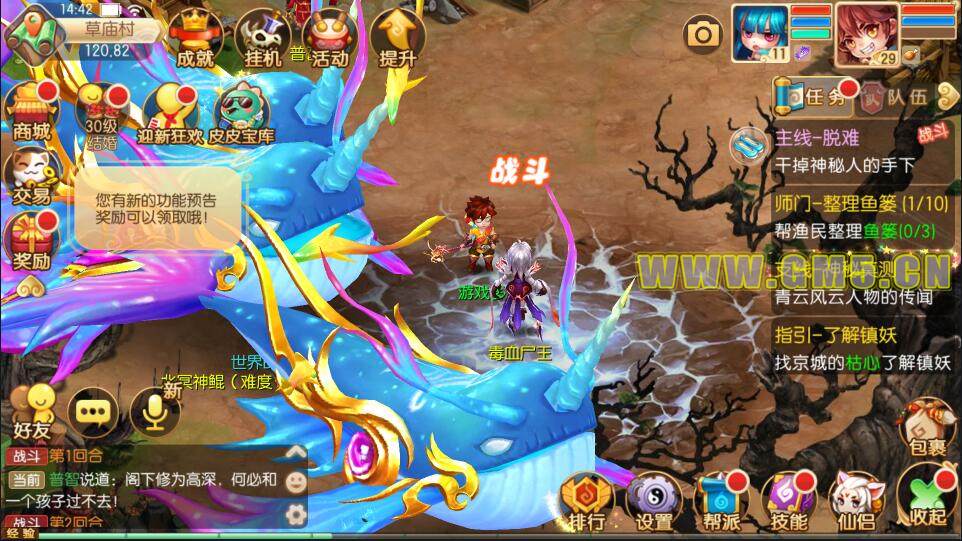Screen dimensions: 962x541
Task: Open the 设置 settings menu
Action: [x=655, y=501]
